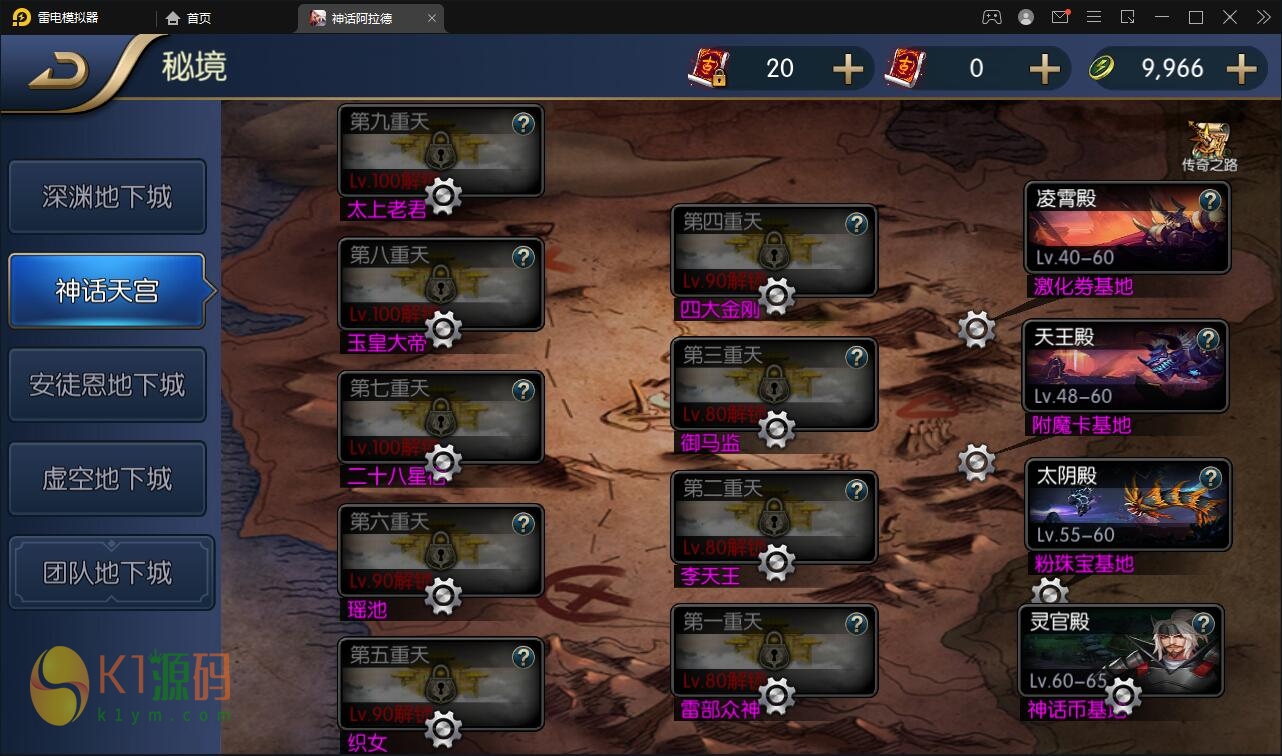Screen dimensions: 1282x756
Task: Choose the locked 第五重天 stage
Action: (440, 684)
